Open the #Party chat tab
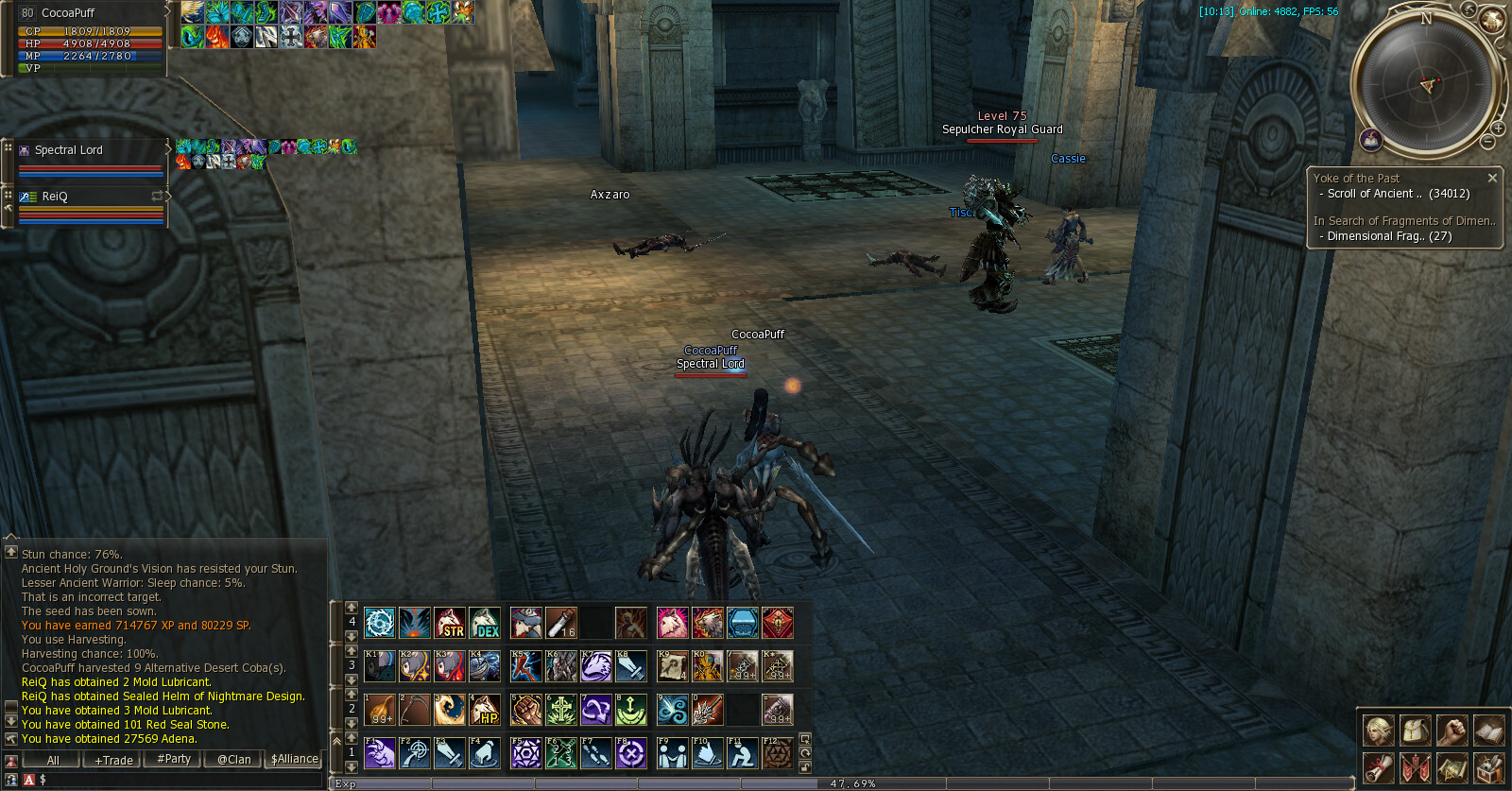Image resolution: width=1512 pixels, height=791 pixels. (174, 759)
